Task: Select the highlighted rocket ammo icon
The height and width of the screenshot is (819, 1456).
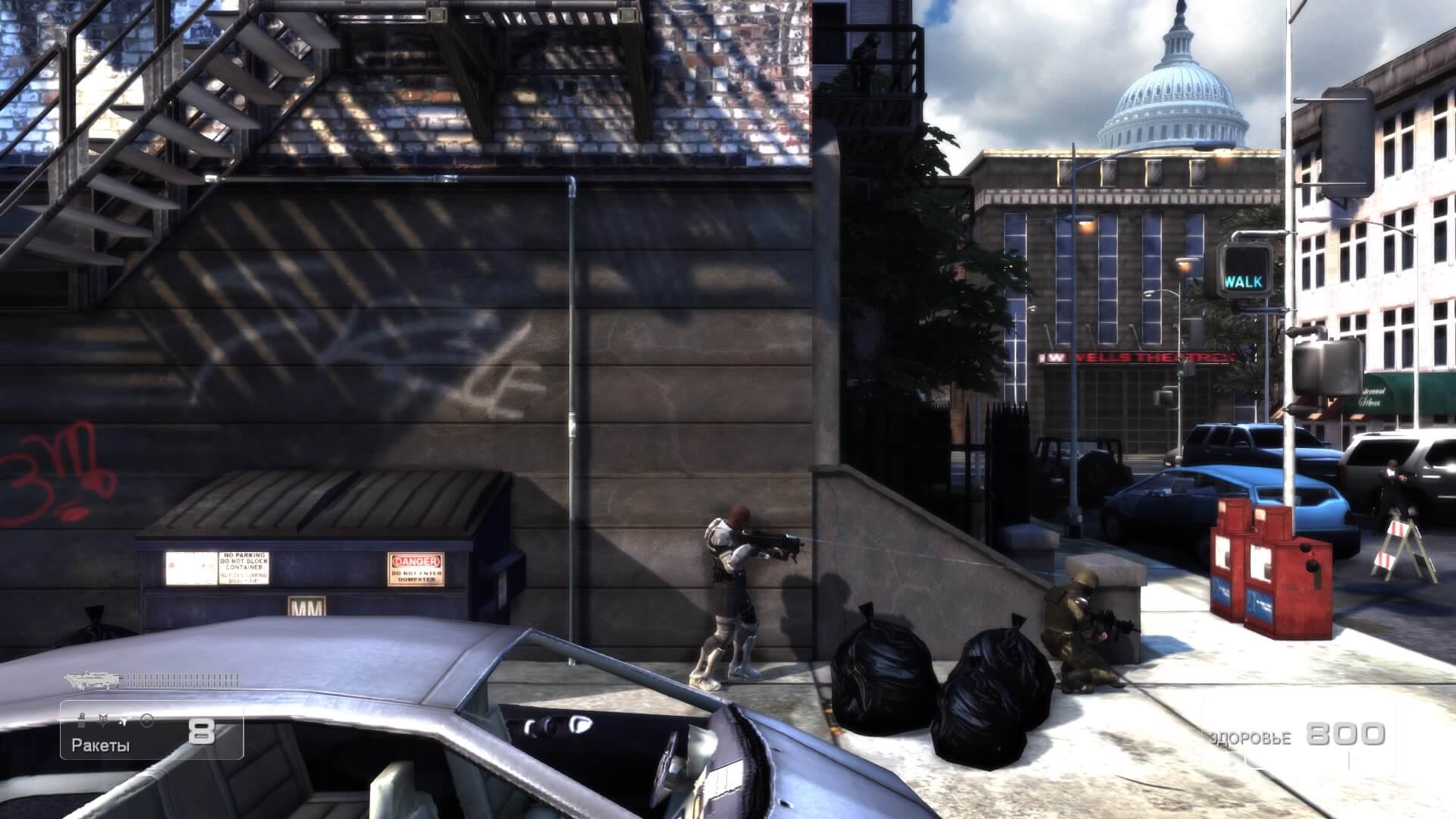Action: coord(124,721)
